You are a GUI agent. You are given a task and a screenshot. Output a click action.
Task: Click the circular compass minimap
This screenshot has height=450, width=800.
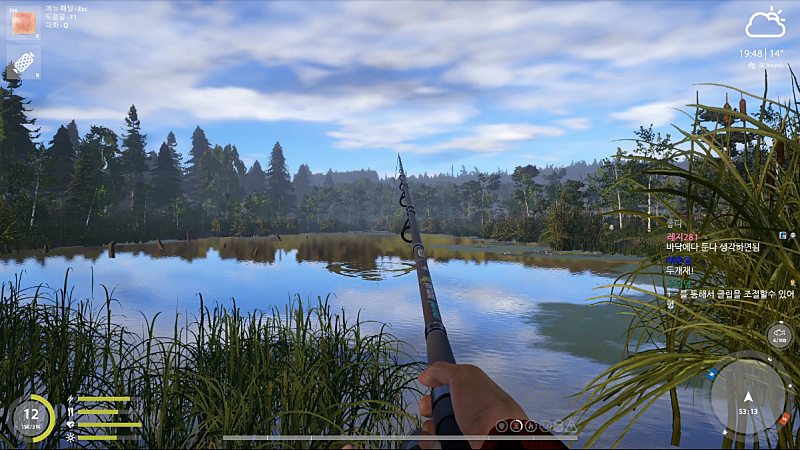(x=747, y=395)
